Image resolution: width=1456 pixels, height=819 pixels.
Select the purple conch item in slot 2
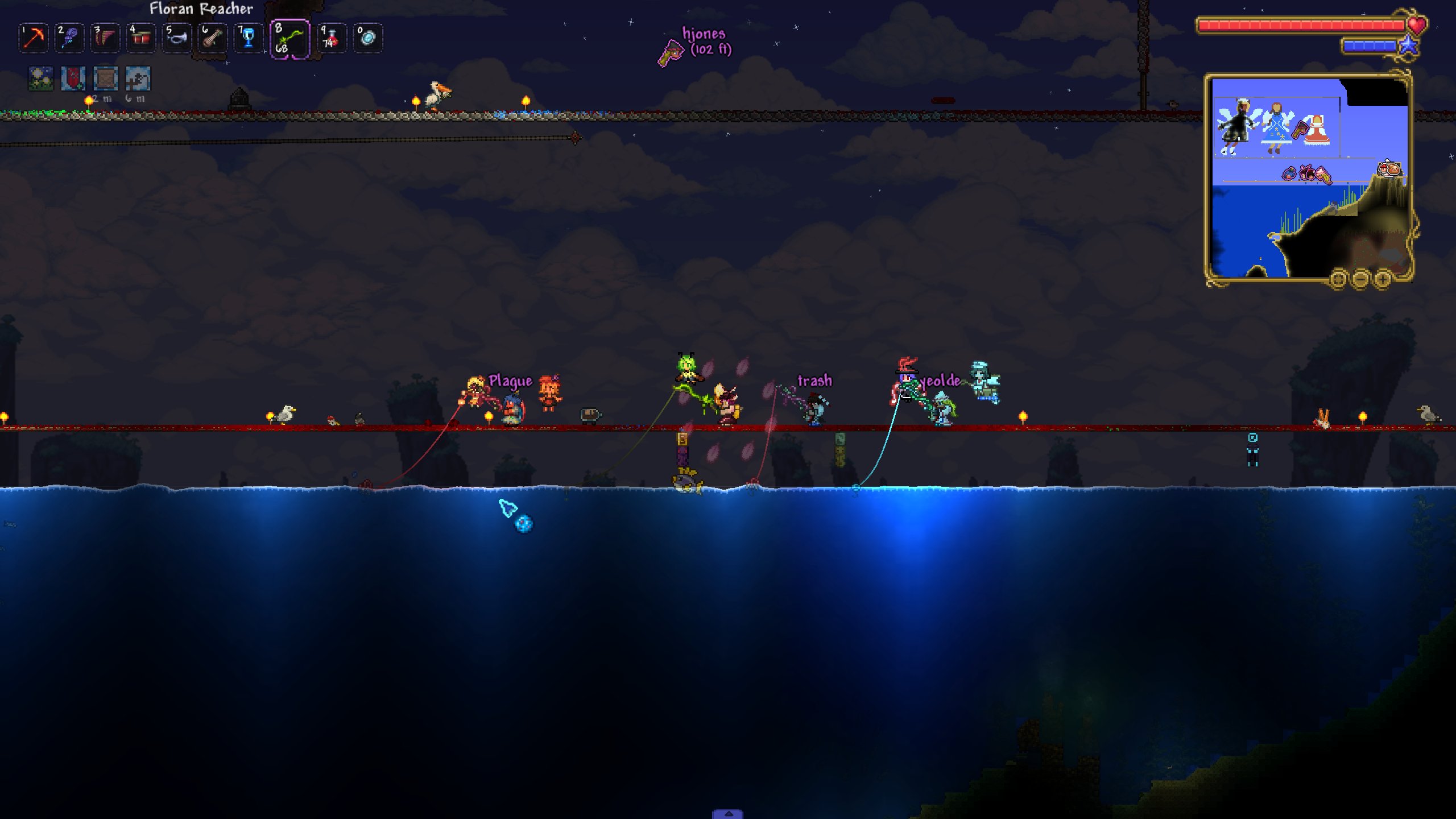(69, 38)
